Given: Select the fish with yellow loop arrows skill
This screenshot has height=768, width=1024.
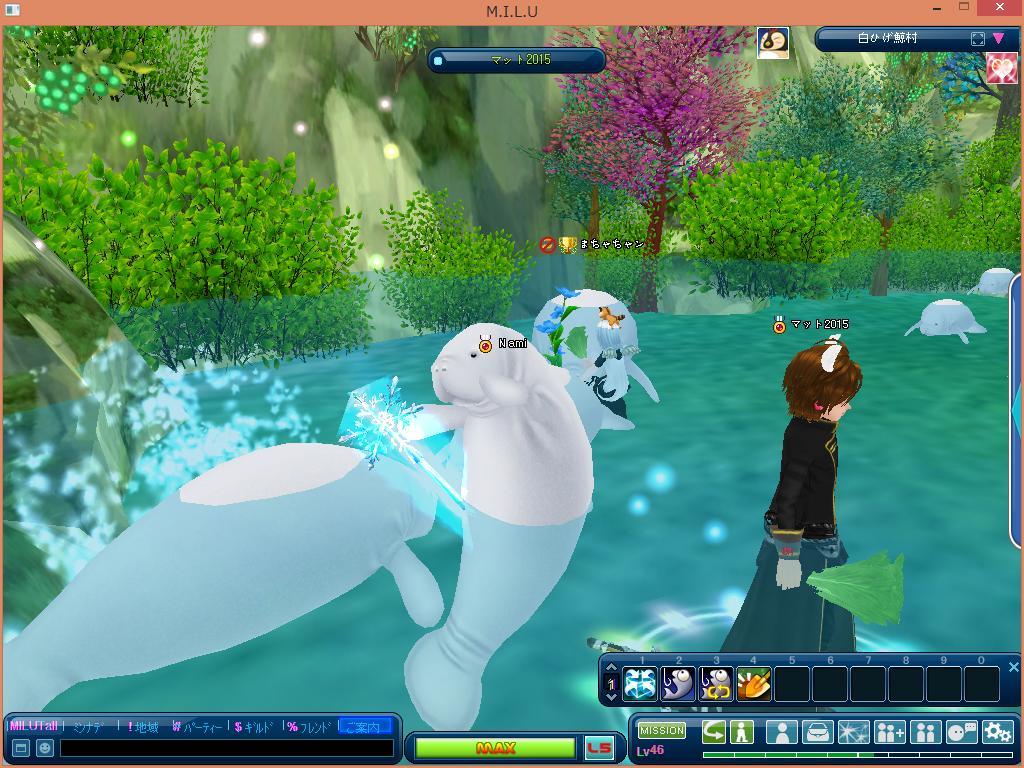Looking at the screenshot, I should pos(716,684).
